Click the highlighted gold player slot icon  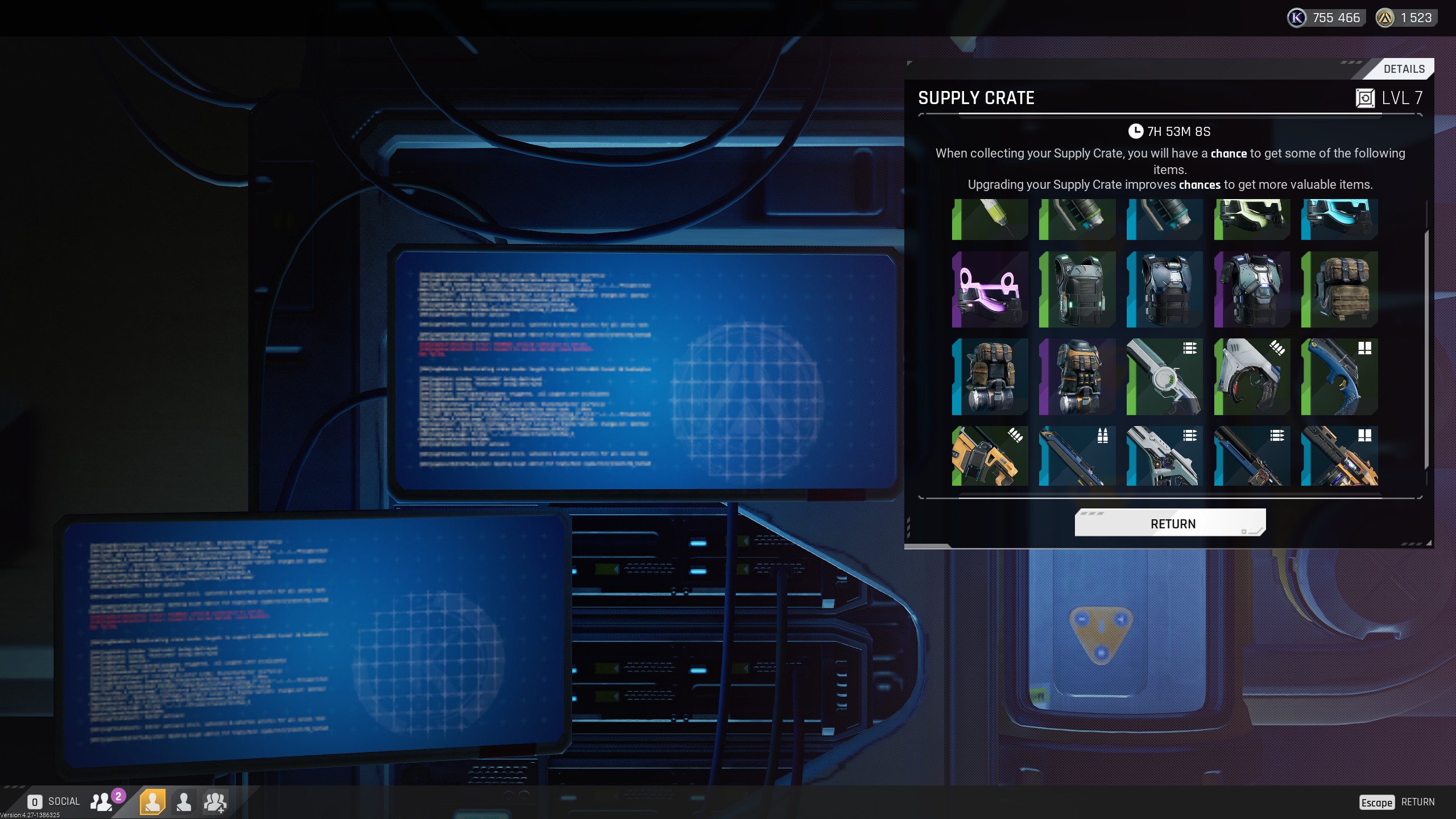click(x=152, y=801)
